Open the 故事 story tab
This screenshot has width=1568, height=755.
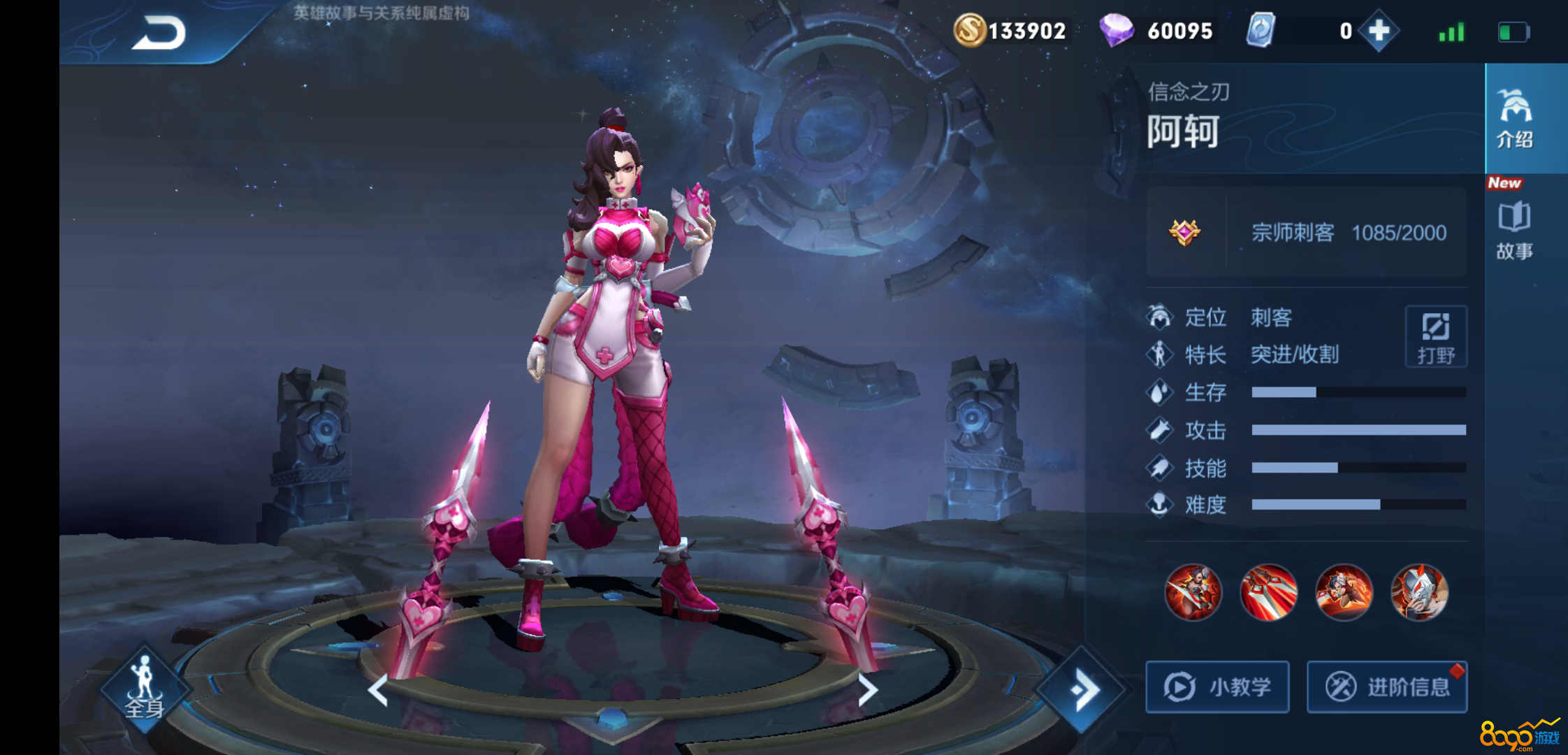(x=1514, y=231)
